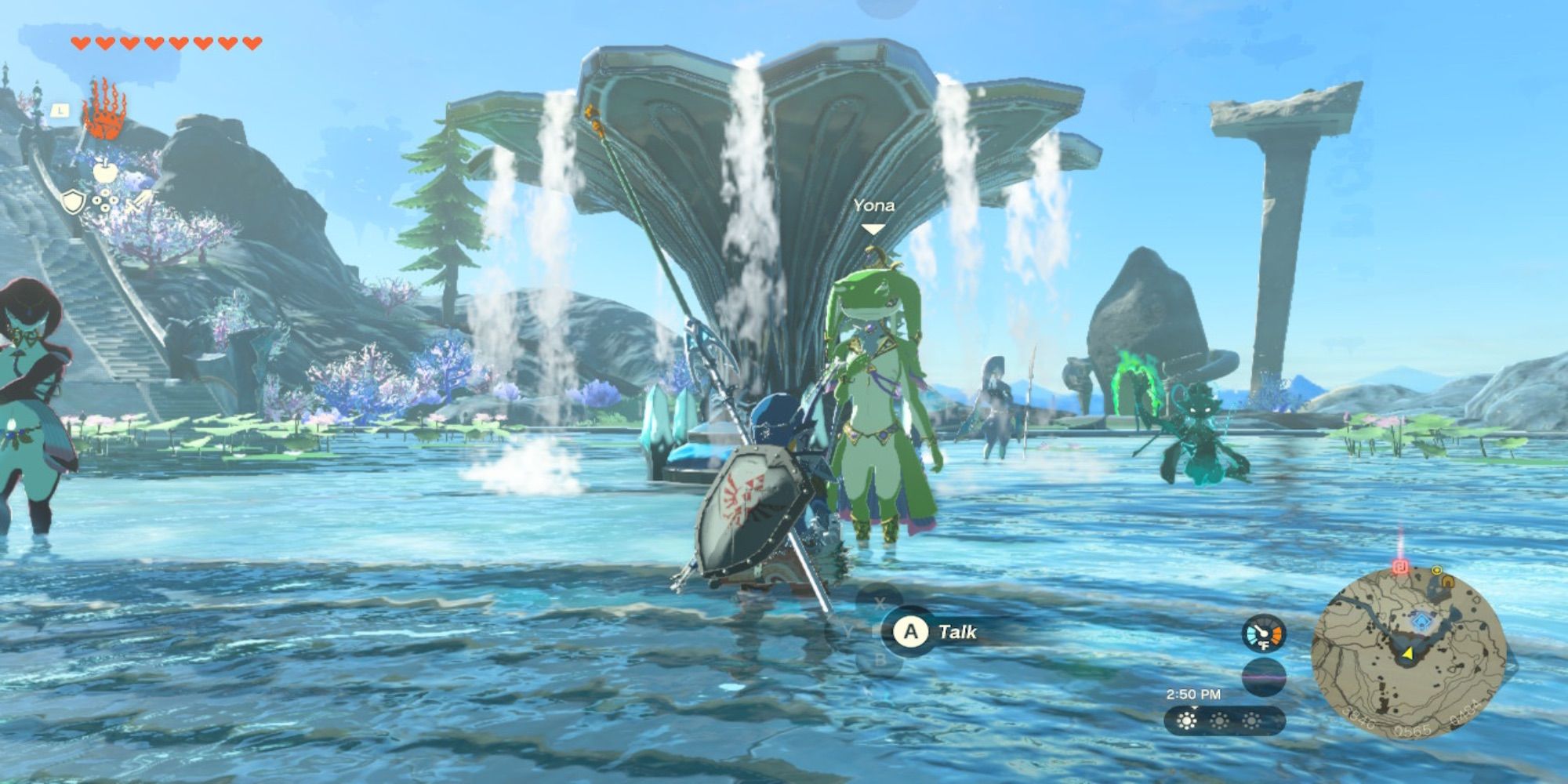The width and height of the screenshot is (1568, 784).
Task: Select the shield equipment icon
Action: (x=73, y=201)
